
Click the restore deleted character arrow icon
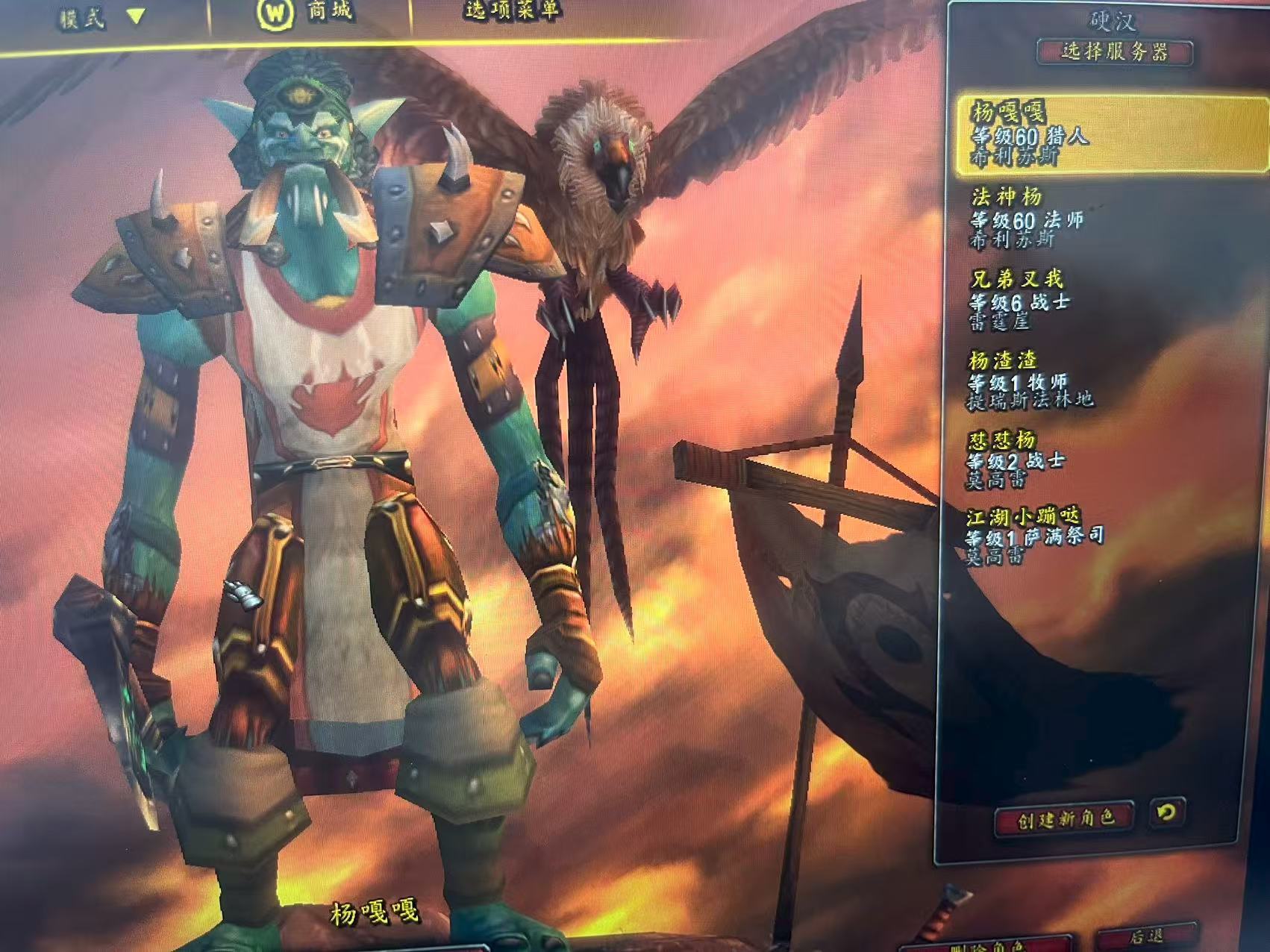point(1165,812)
